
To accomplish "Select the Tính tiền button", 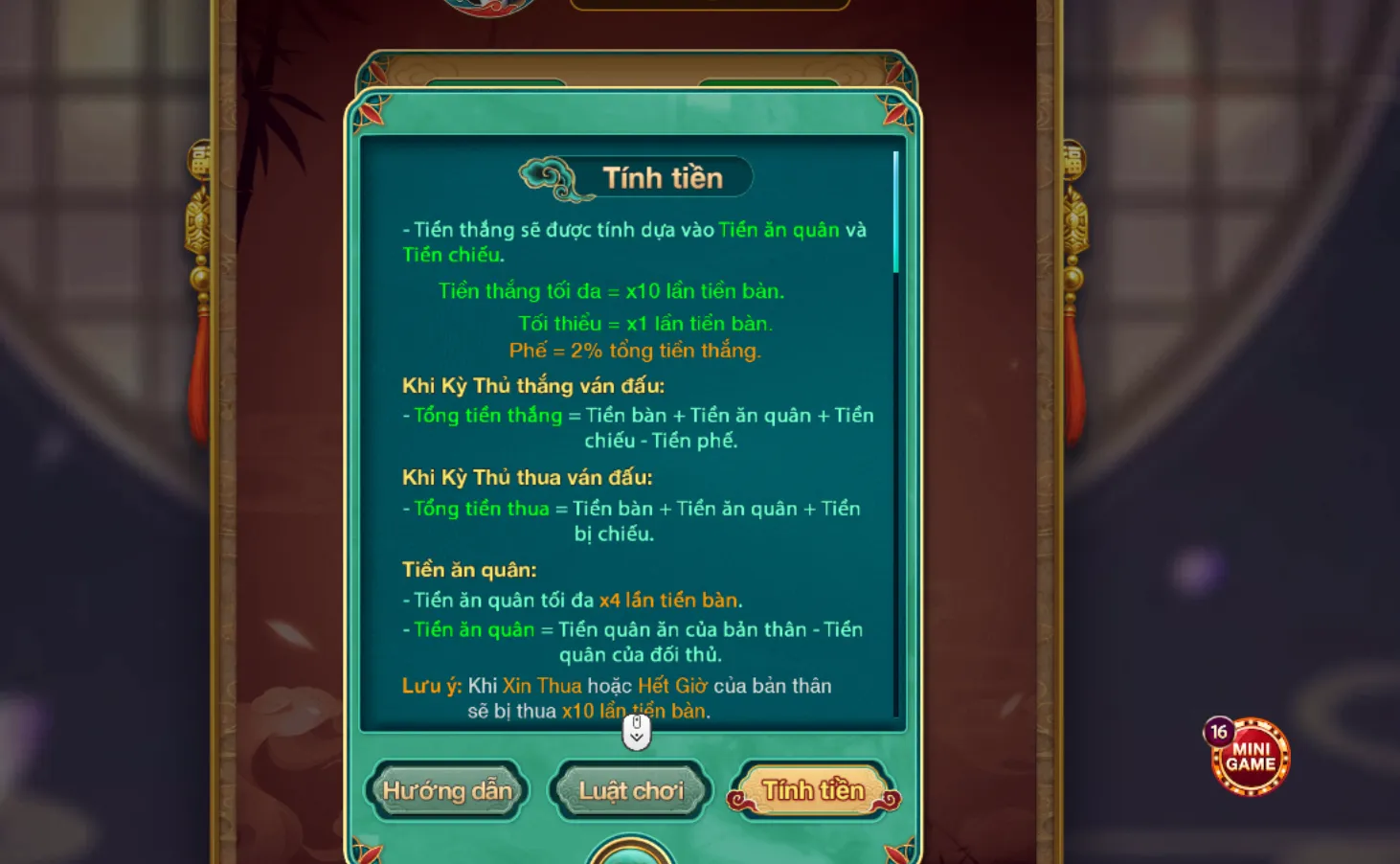I will [813, 789].
